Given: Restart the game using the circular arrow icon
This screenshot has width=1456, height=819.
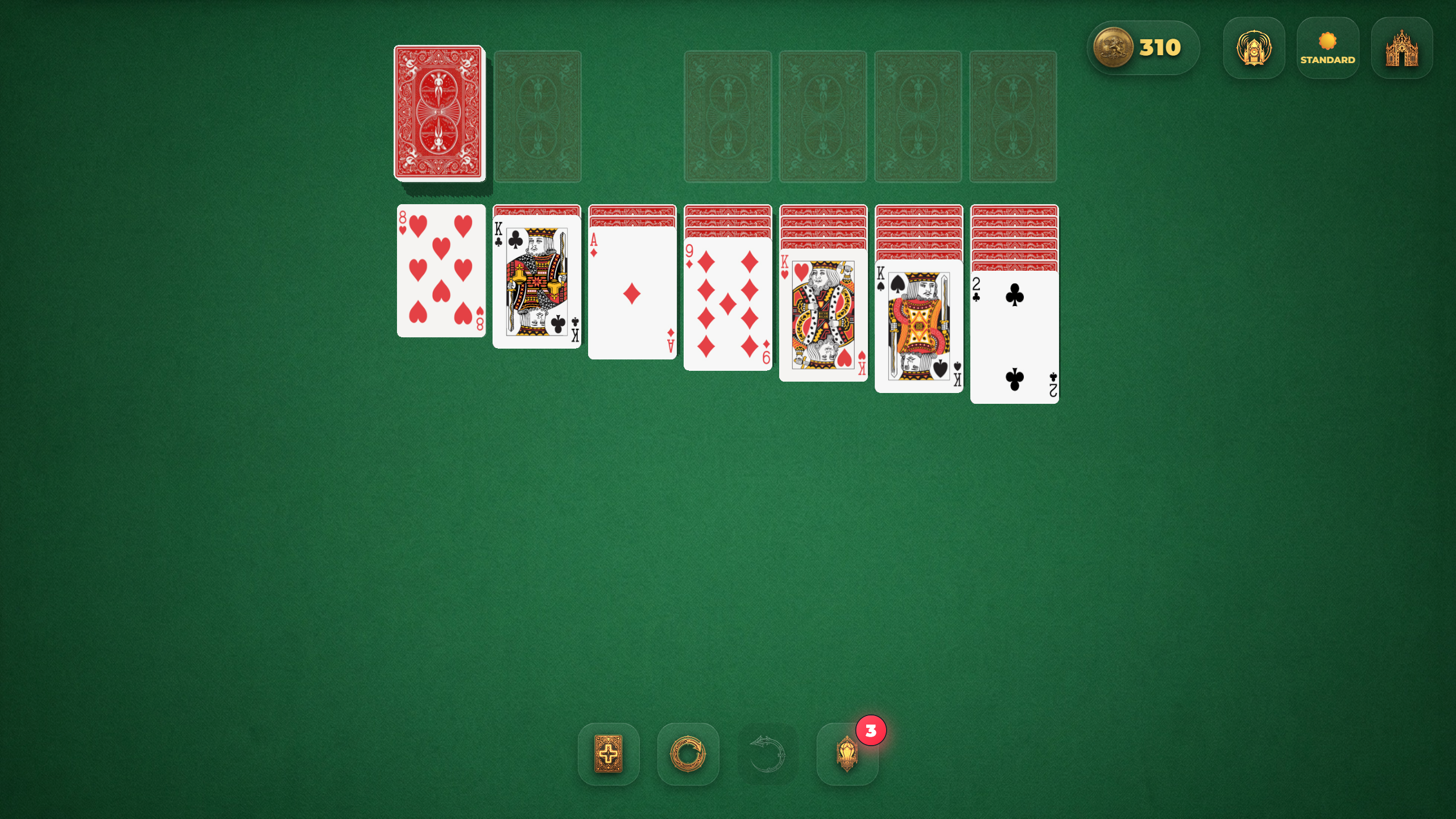Looking at the screenshot, I should [688, 755].
